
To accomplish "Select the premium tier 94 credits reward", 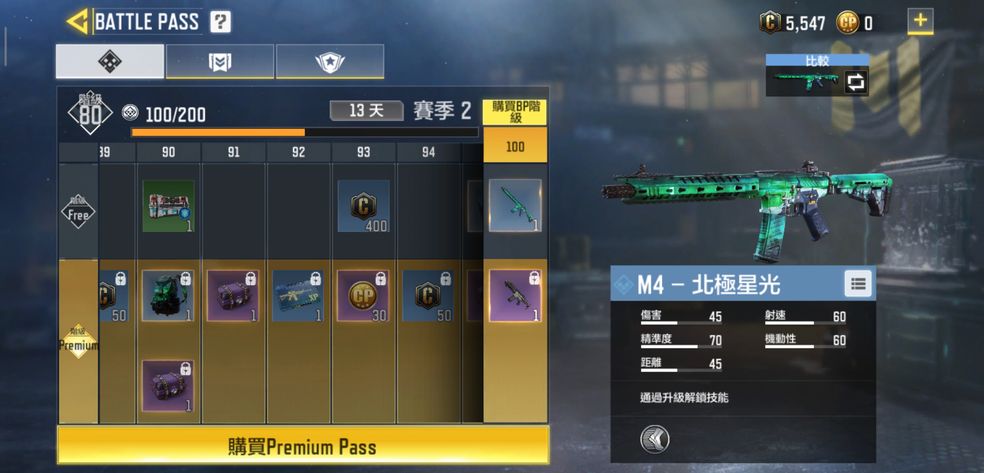I will tap(428, 296).
